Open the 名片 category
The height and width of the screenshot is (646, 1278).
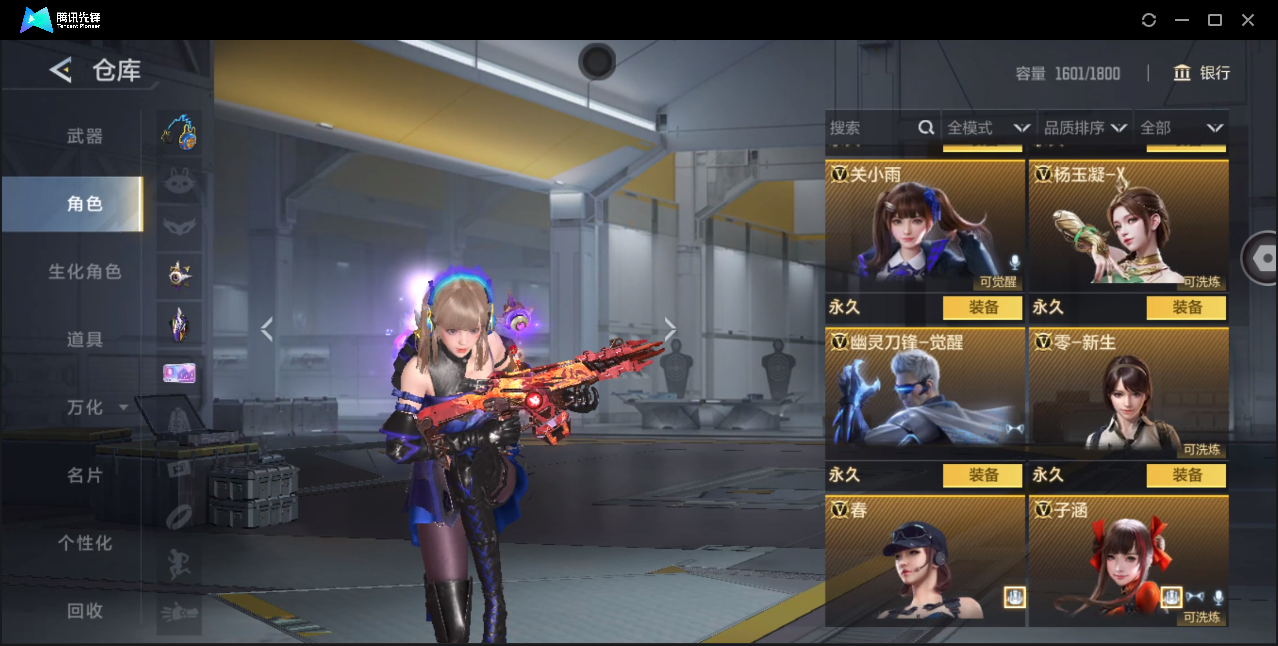pyautogui.click(x=85, y=476)
